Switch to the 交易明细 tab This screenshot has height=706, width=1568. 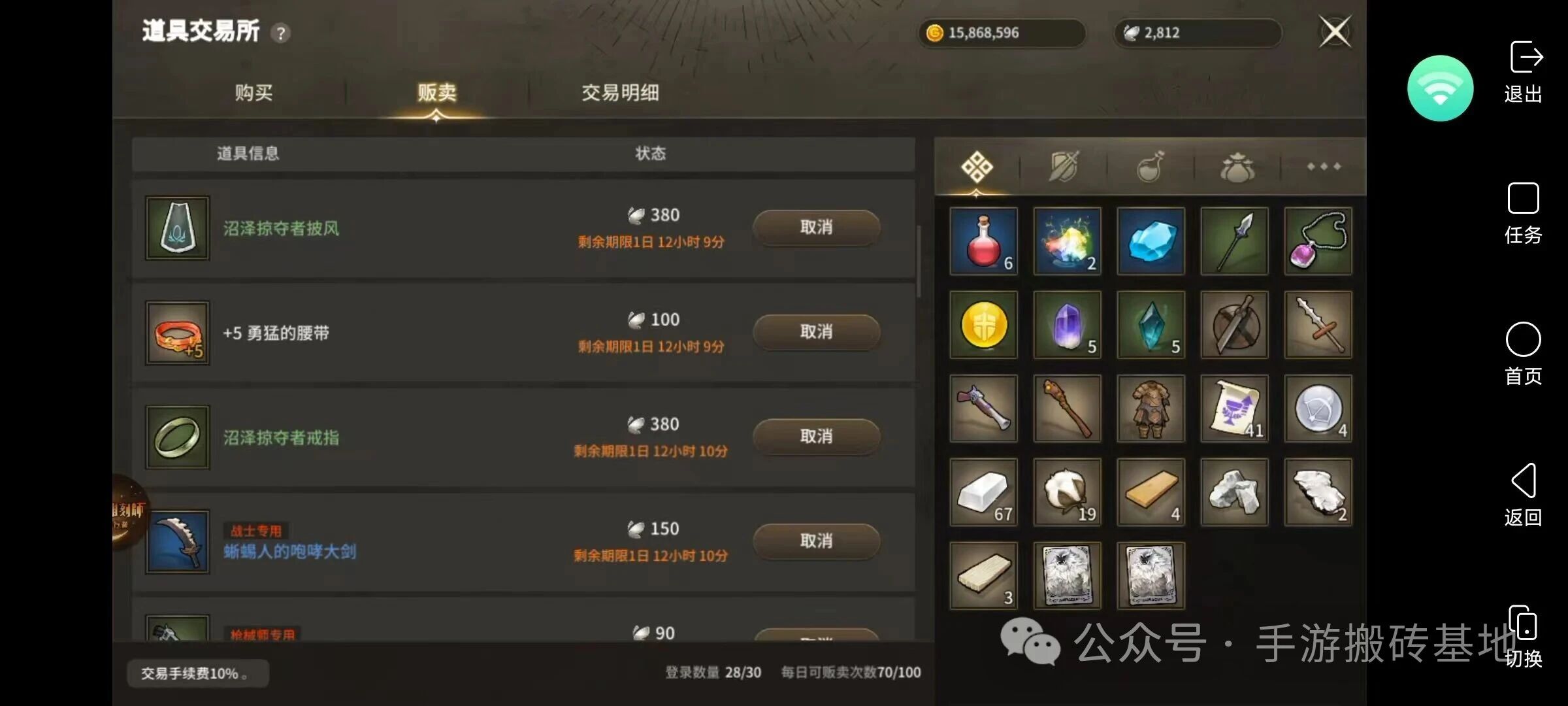pyautogui.click(x=621, y=93)
